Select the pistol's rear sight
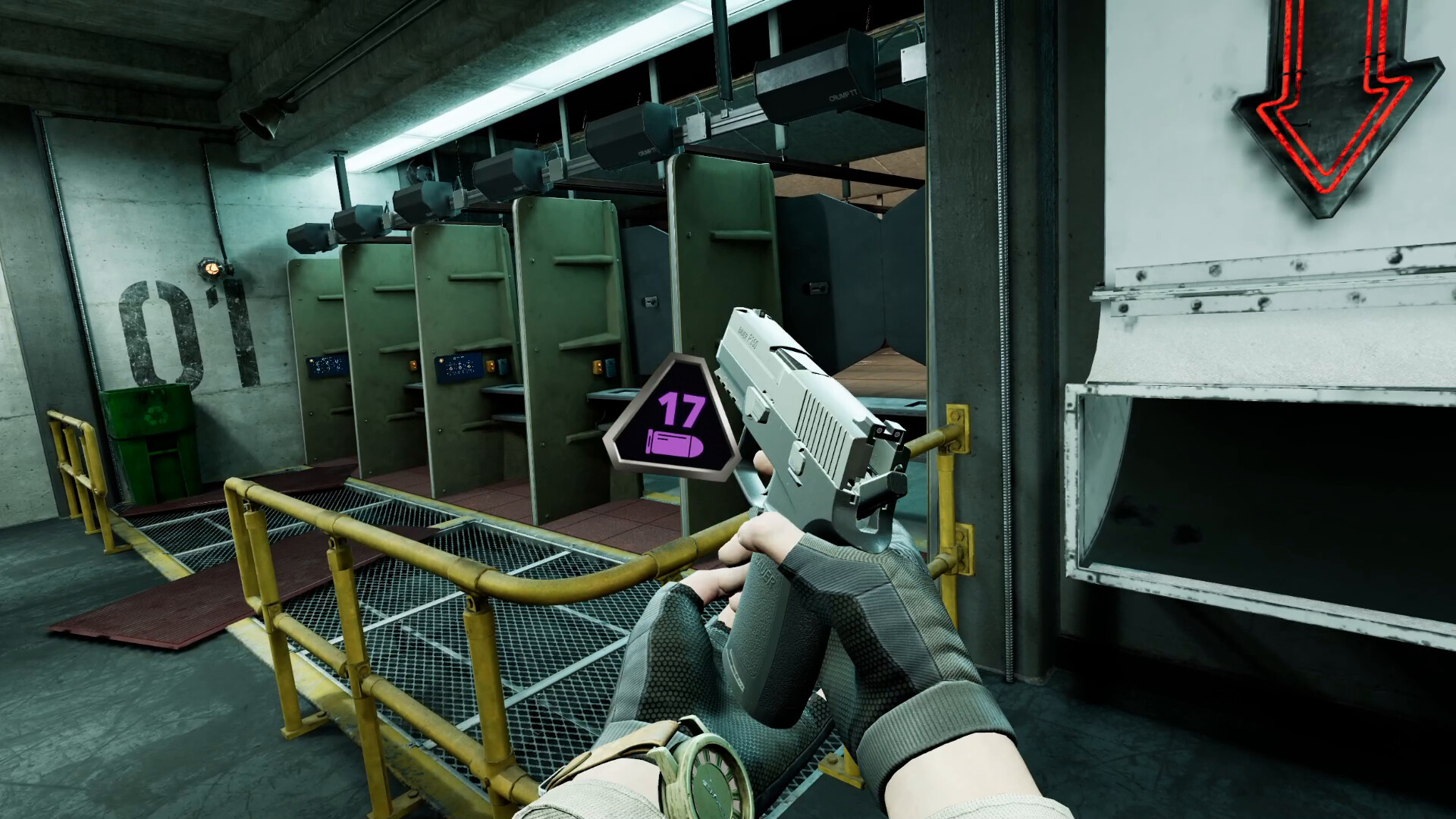 tap(886, 431)
